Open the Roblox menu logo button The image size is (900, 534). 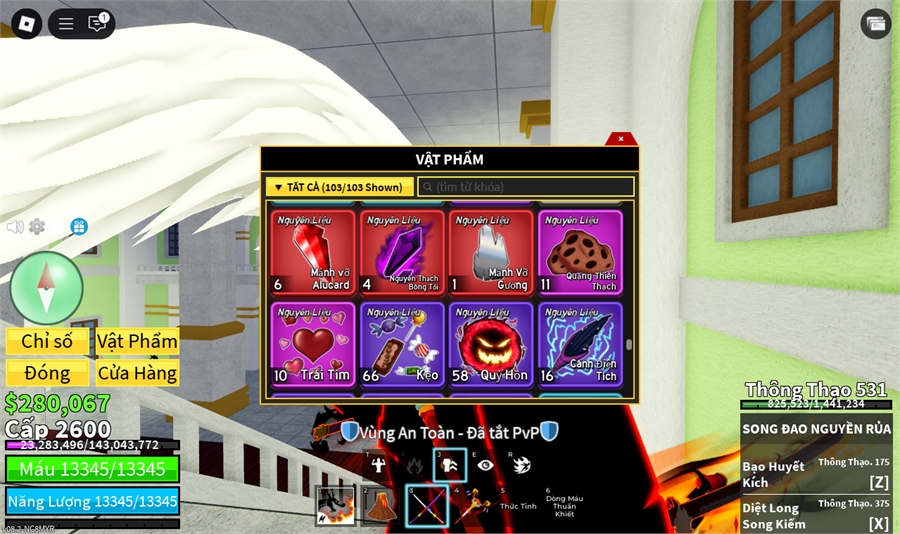tap(26, 24)
